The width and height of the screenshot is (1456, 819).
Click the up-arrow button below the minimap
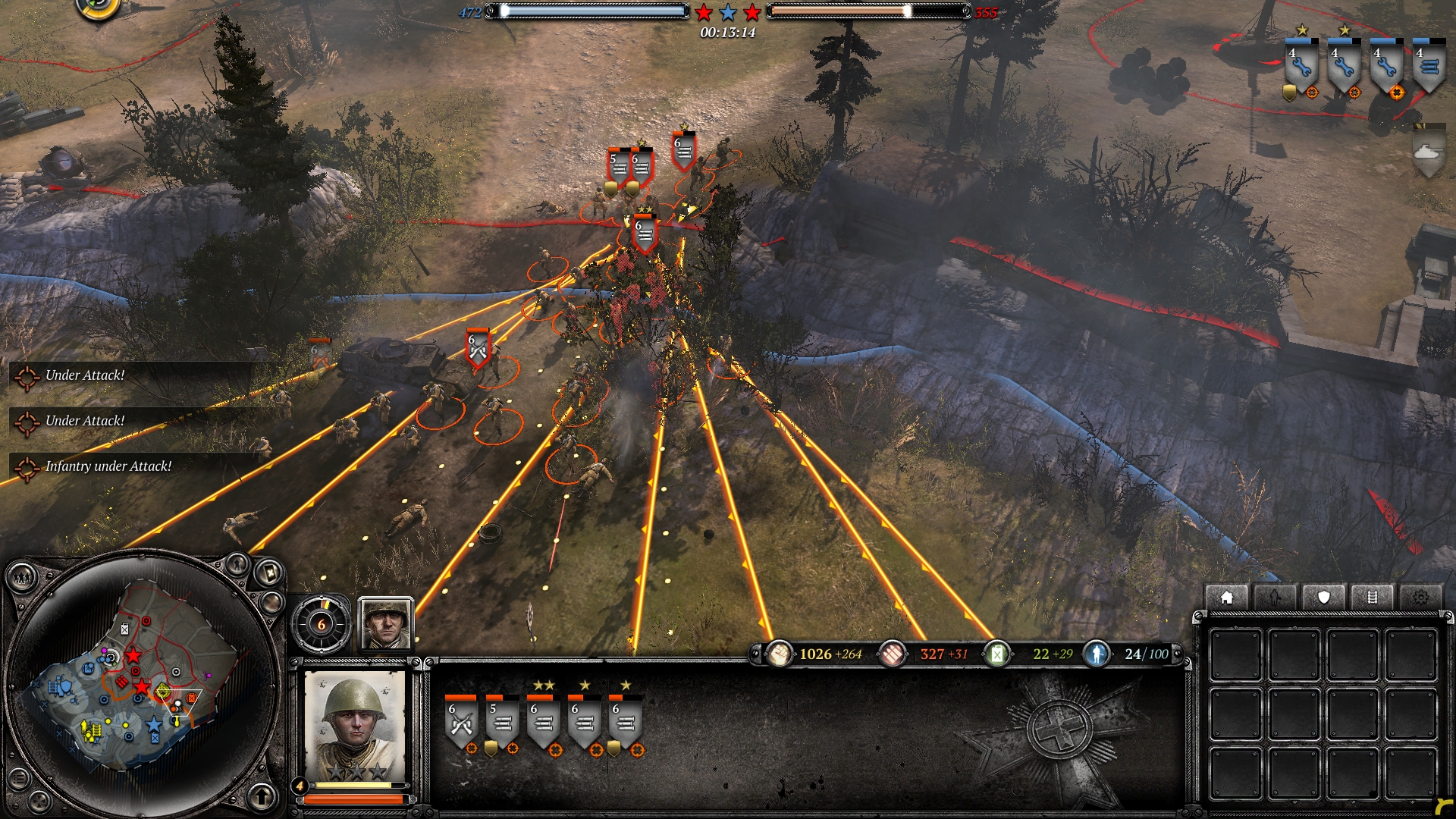point(262,796)
